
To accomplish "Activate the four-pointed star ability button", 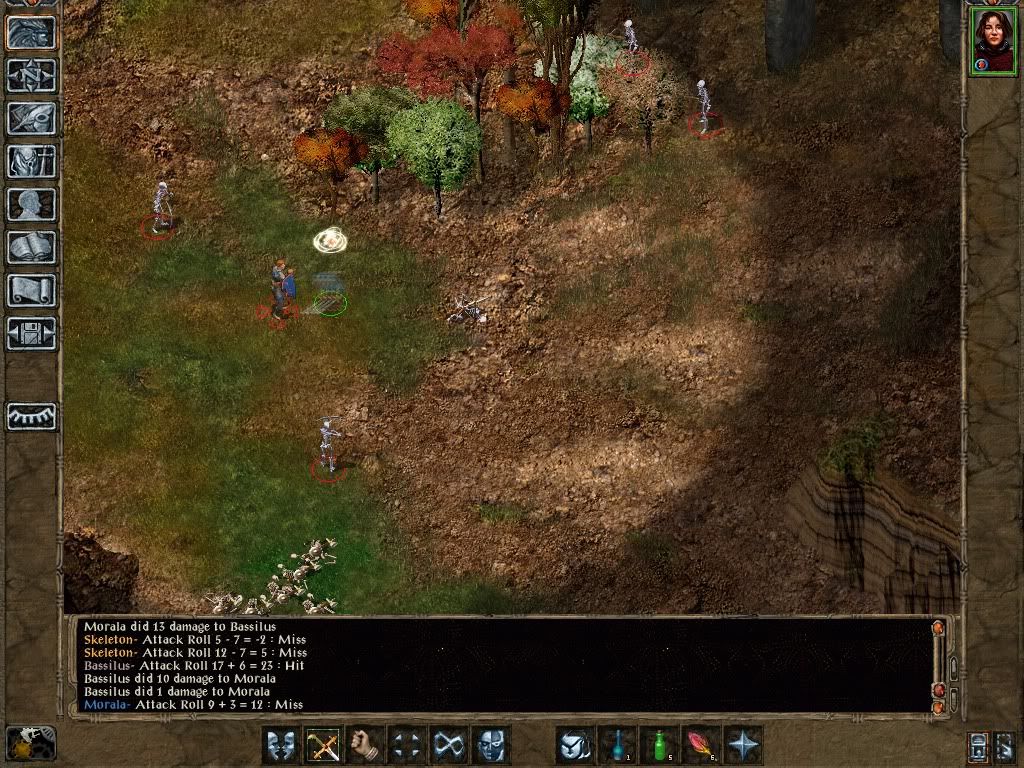I will (x=743, y=745).
